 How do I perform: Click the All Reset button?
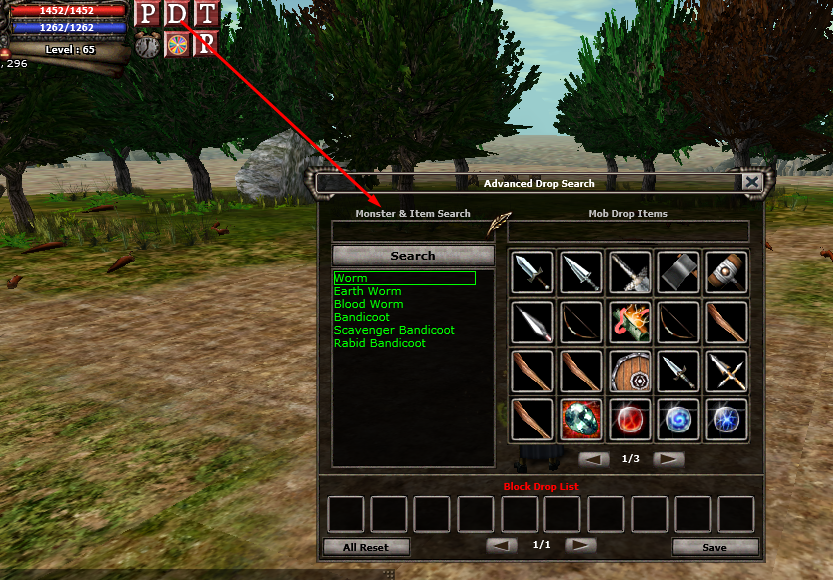(x=366, y=547)
